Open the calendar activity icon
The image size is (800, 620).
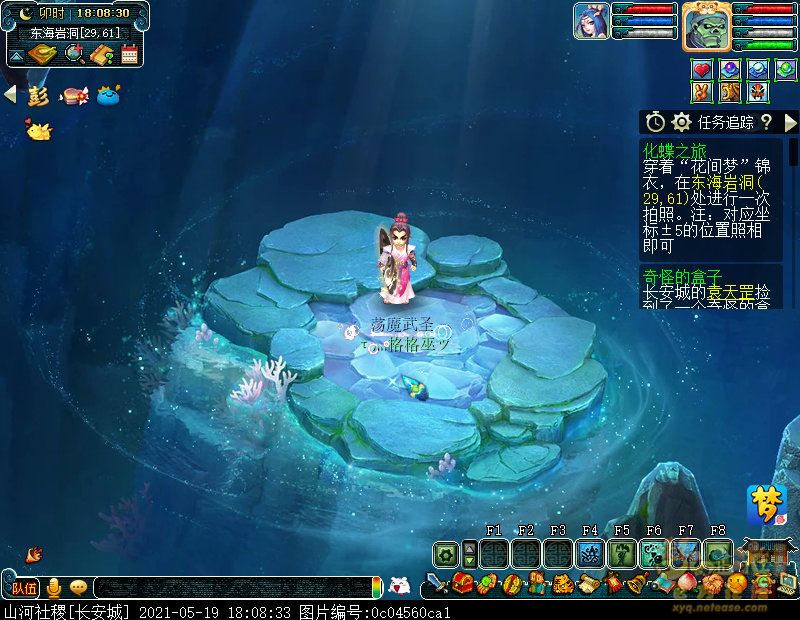(128, 54)
